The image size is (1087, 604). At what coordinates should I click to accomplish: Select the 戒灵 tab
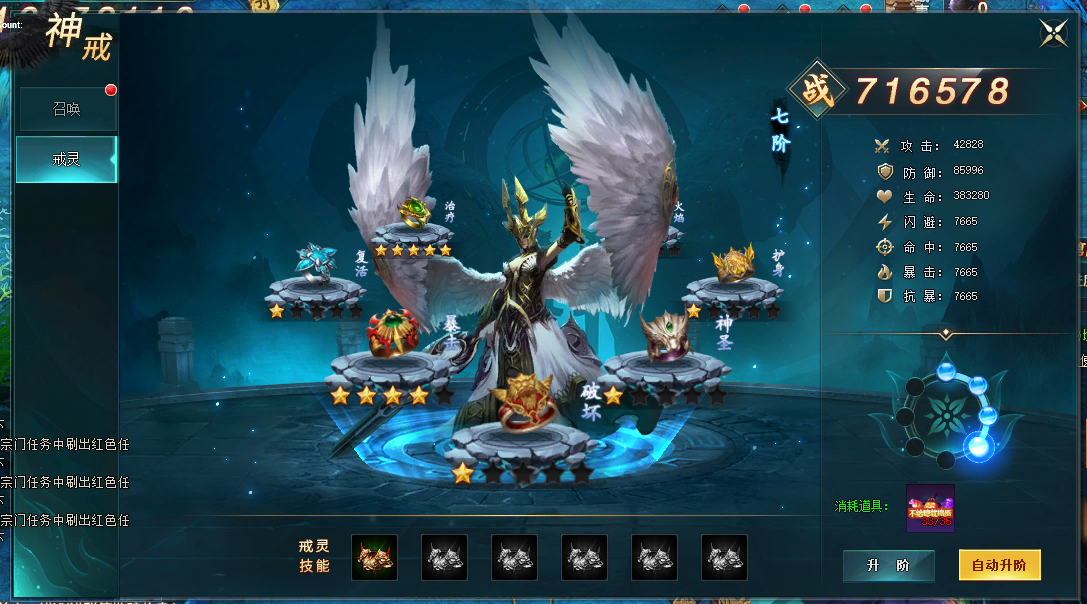coord(66,159)
